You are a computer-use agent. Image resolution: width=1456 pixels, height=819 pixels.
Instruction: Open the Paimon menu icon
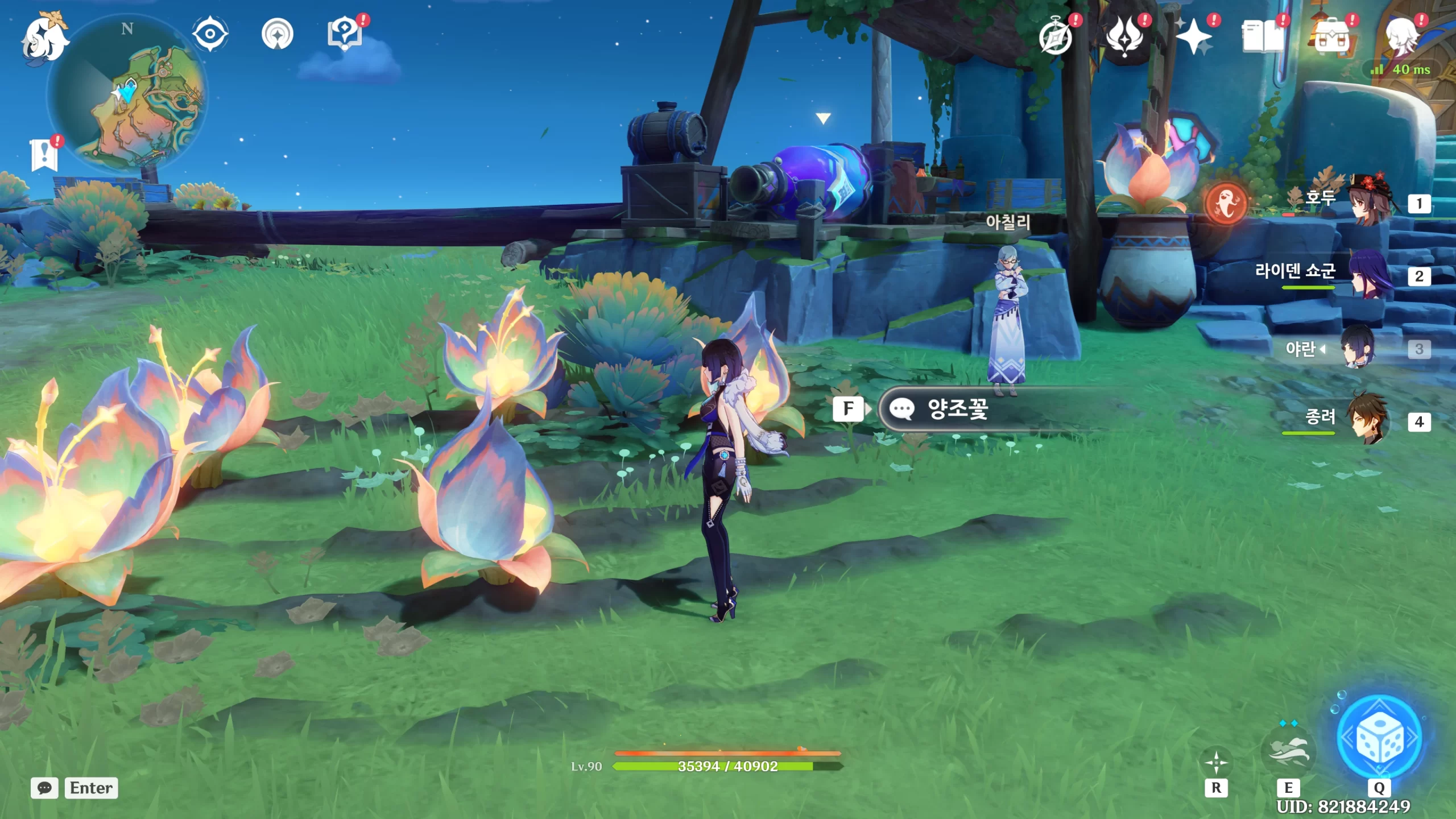pyautogui.click(x=44, y=39)
